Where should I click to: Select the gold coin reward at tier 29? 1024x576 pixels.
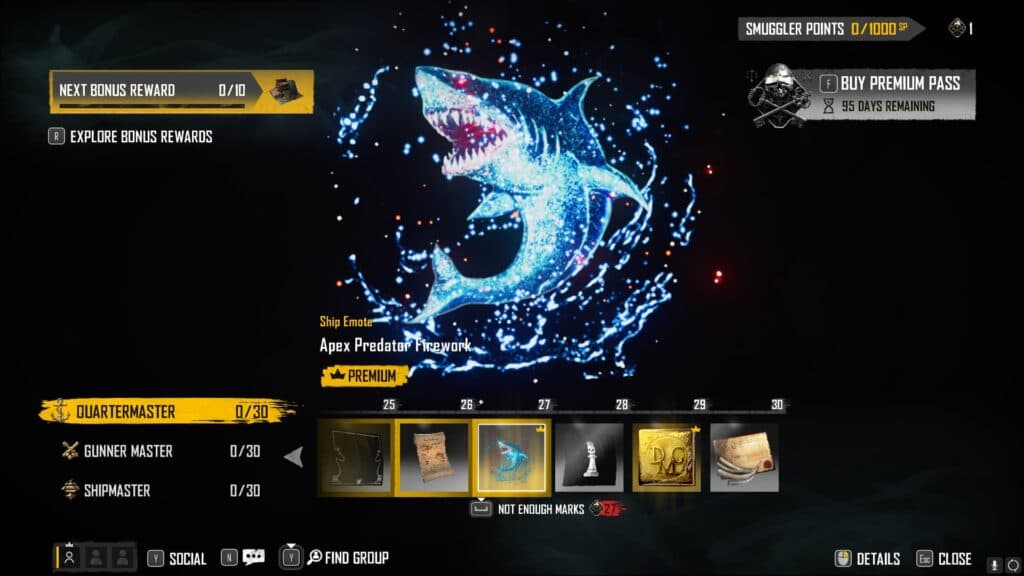coord(667,457)
